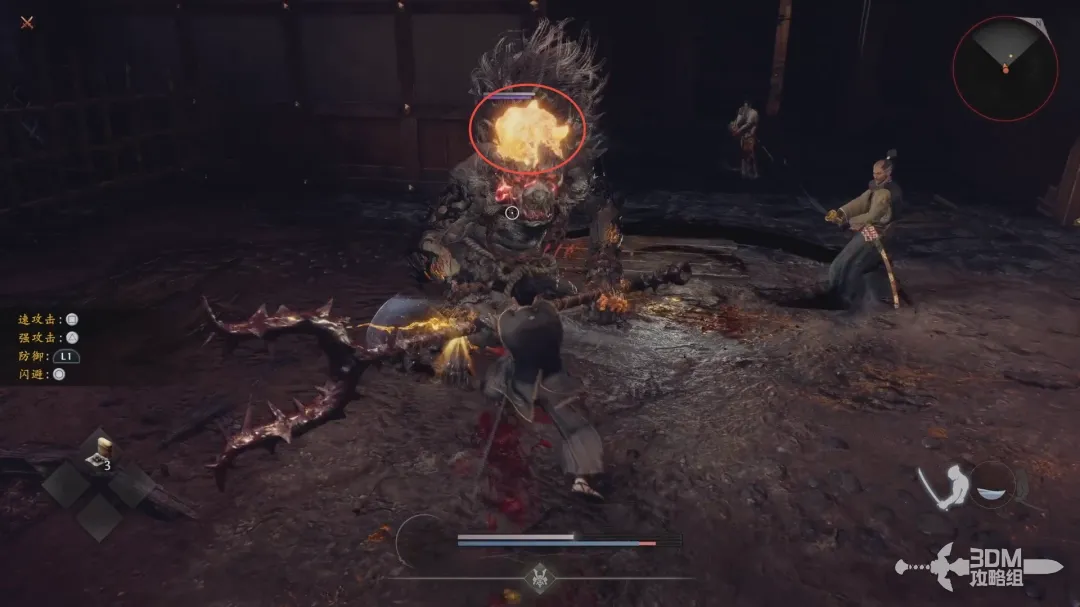This screenshot has height=607, width=1080.
Task: Select the samurai helmet diamond emblem
Action: (x=541, y=578)
